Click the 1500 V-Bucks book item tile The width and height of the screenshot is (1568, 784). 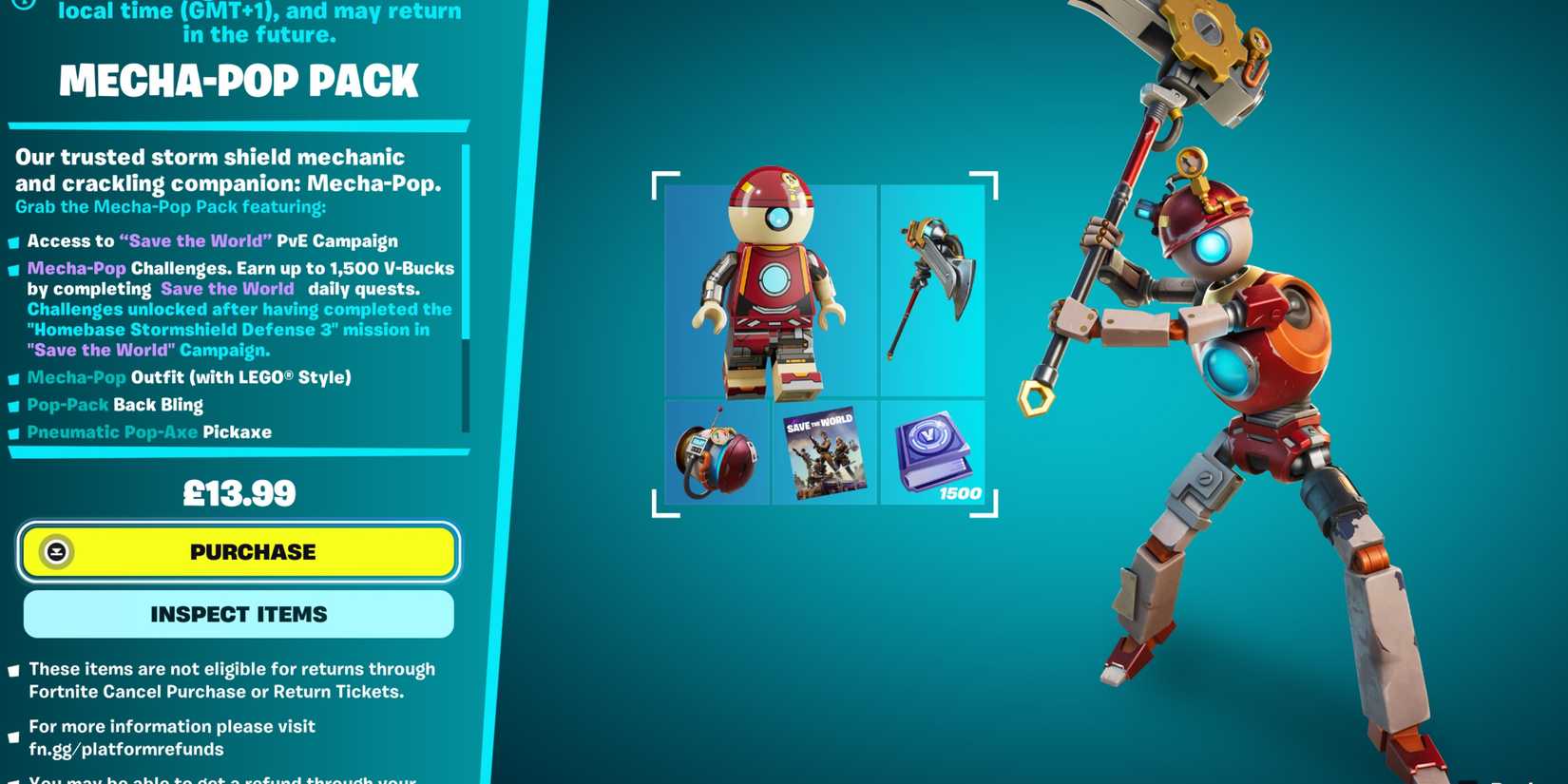[x=934, y=454]
